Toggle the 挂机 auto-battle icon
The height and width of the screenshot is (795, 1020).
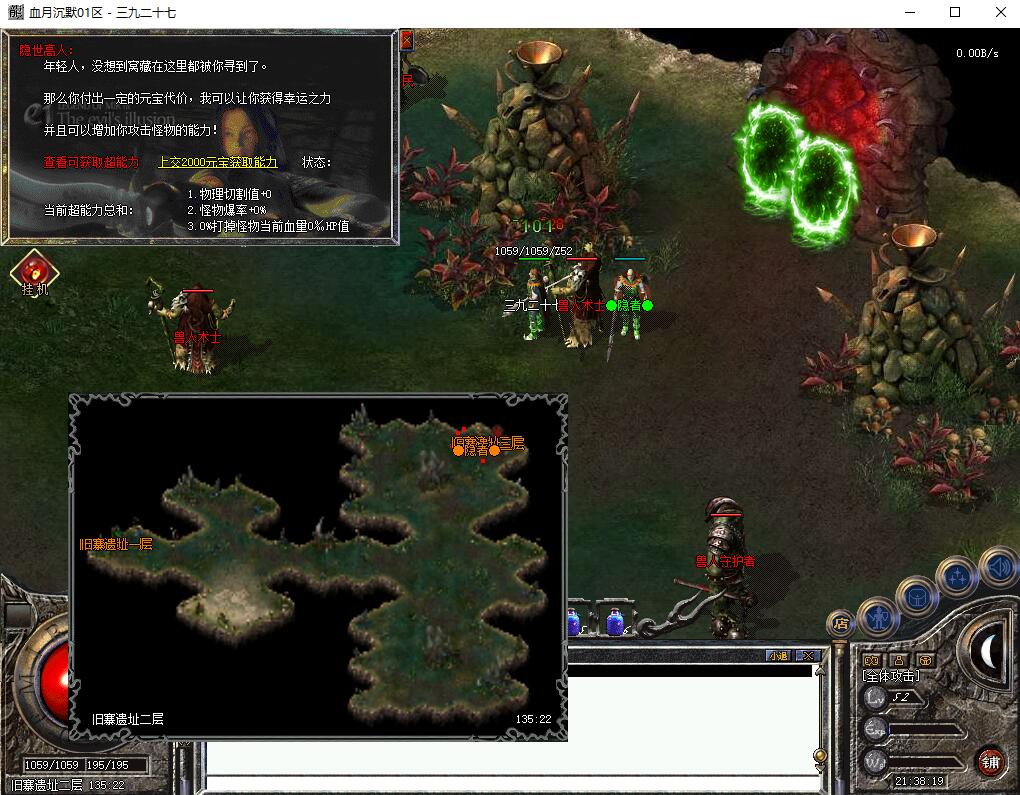click(x=35, y=272)
